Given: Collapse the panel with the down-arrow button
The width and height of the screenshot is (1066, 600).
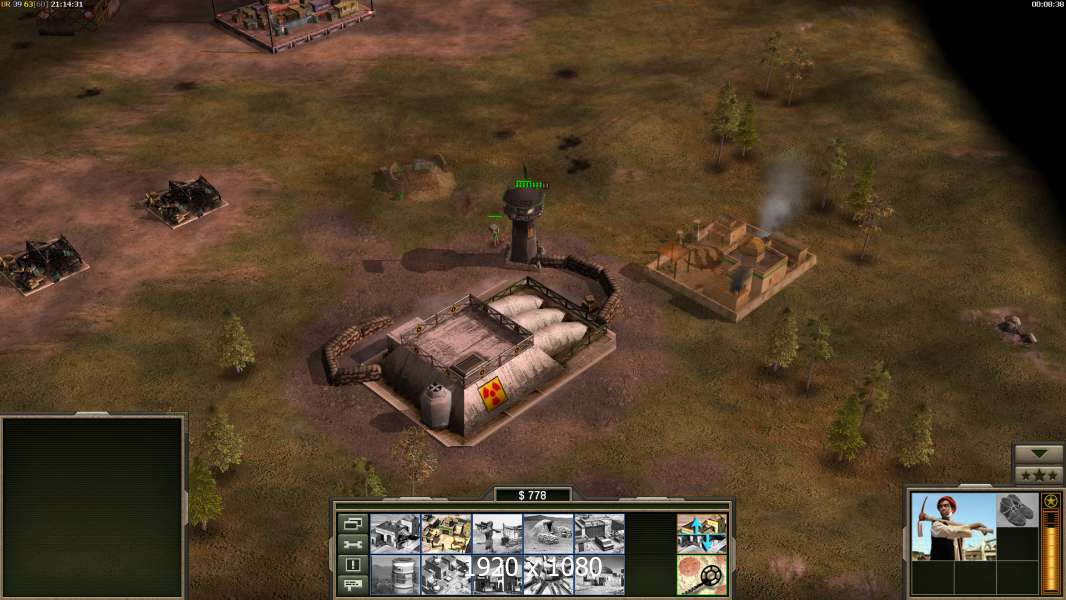Looking at the screenshot, I should [1039, 454].
